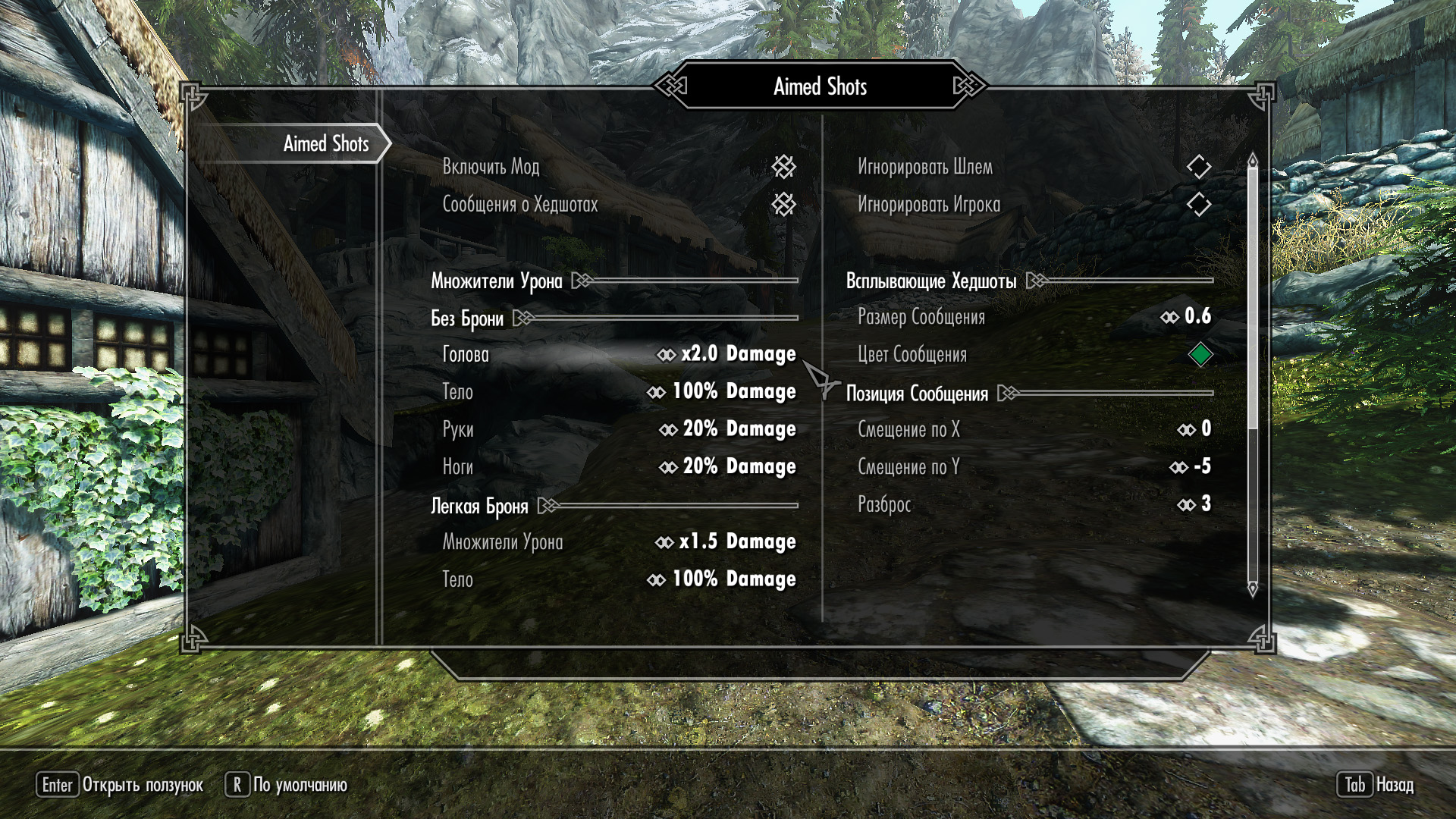1456x819 pixels.
Task: Change the Смещение по Y value
Action: 1191,466
